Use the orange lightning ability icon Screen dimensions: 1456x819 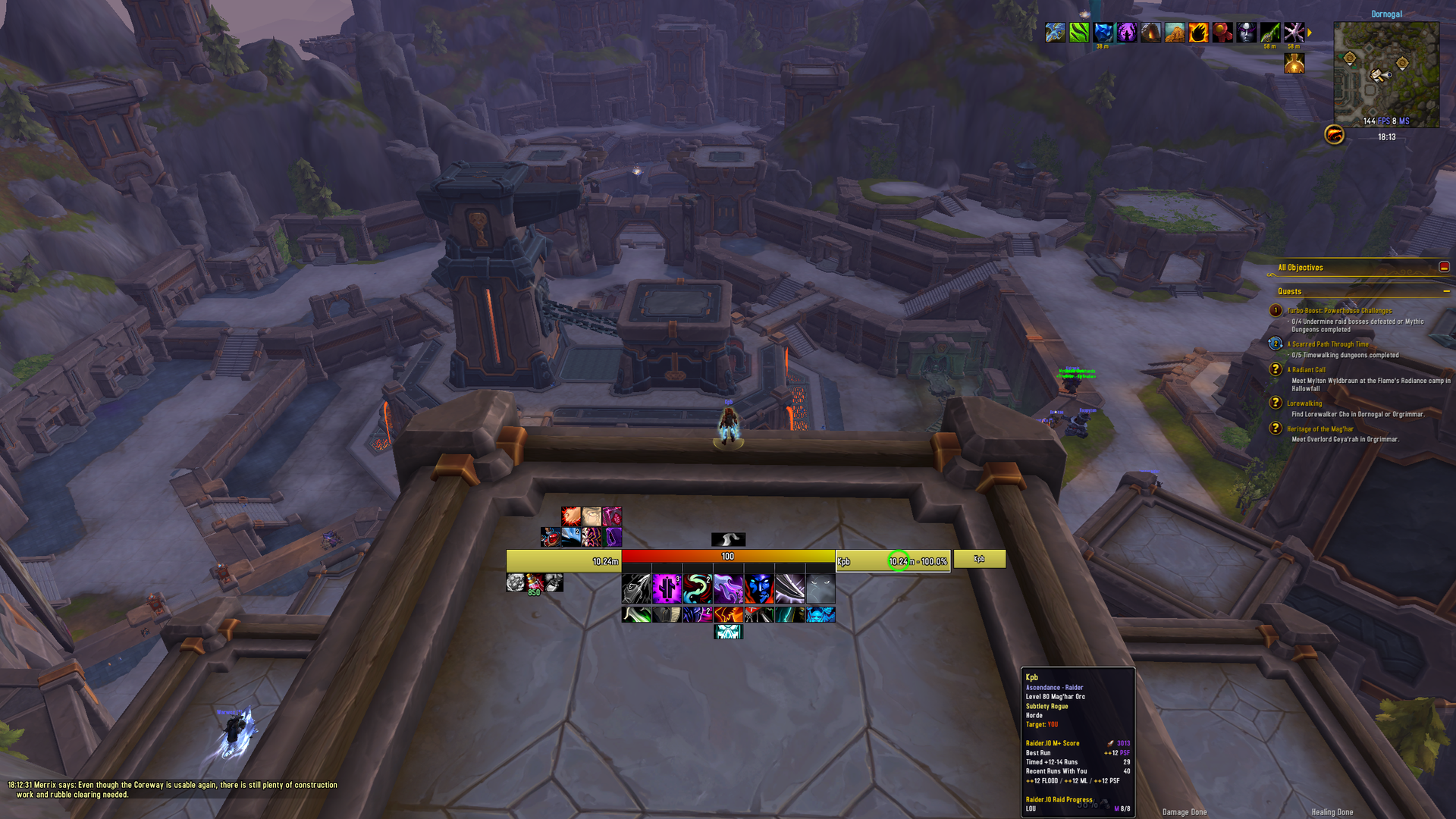click(x=728, y=614)
